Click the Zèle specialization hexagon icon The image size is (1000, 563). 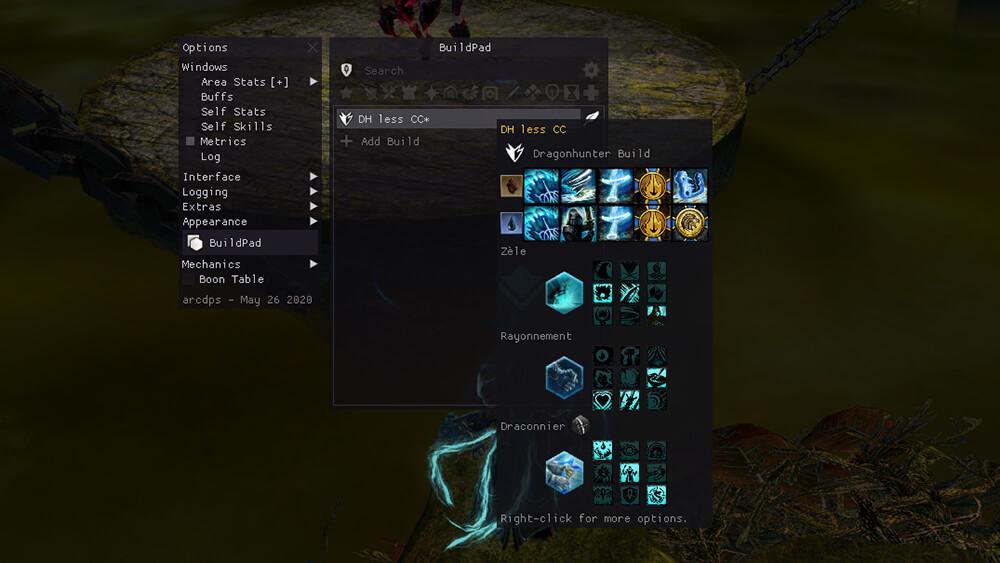click(564, 293)
